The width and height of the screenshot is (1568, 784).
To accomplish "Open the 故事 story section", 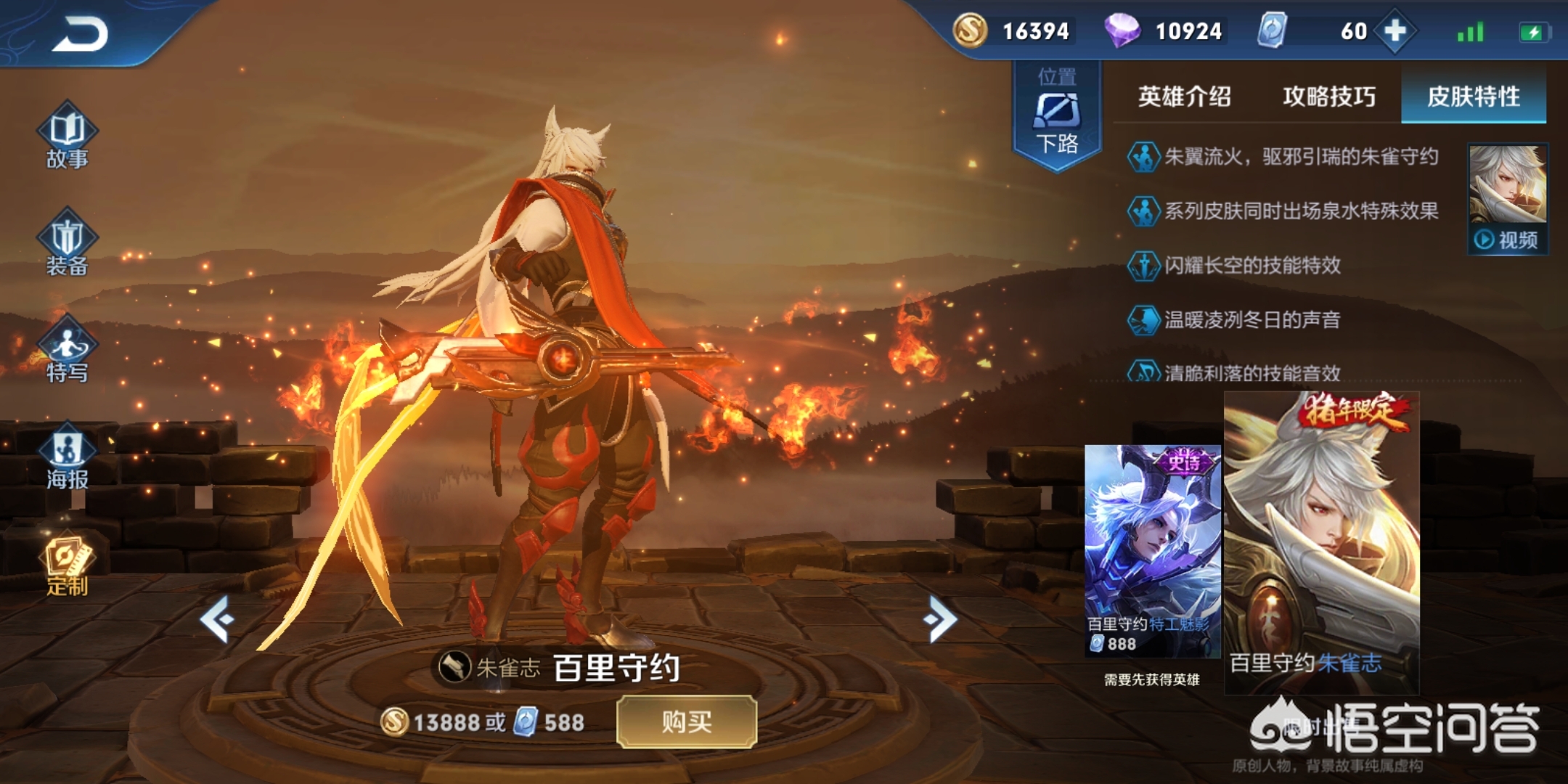I will [68, 137].
